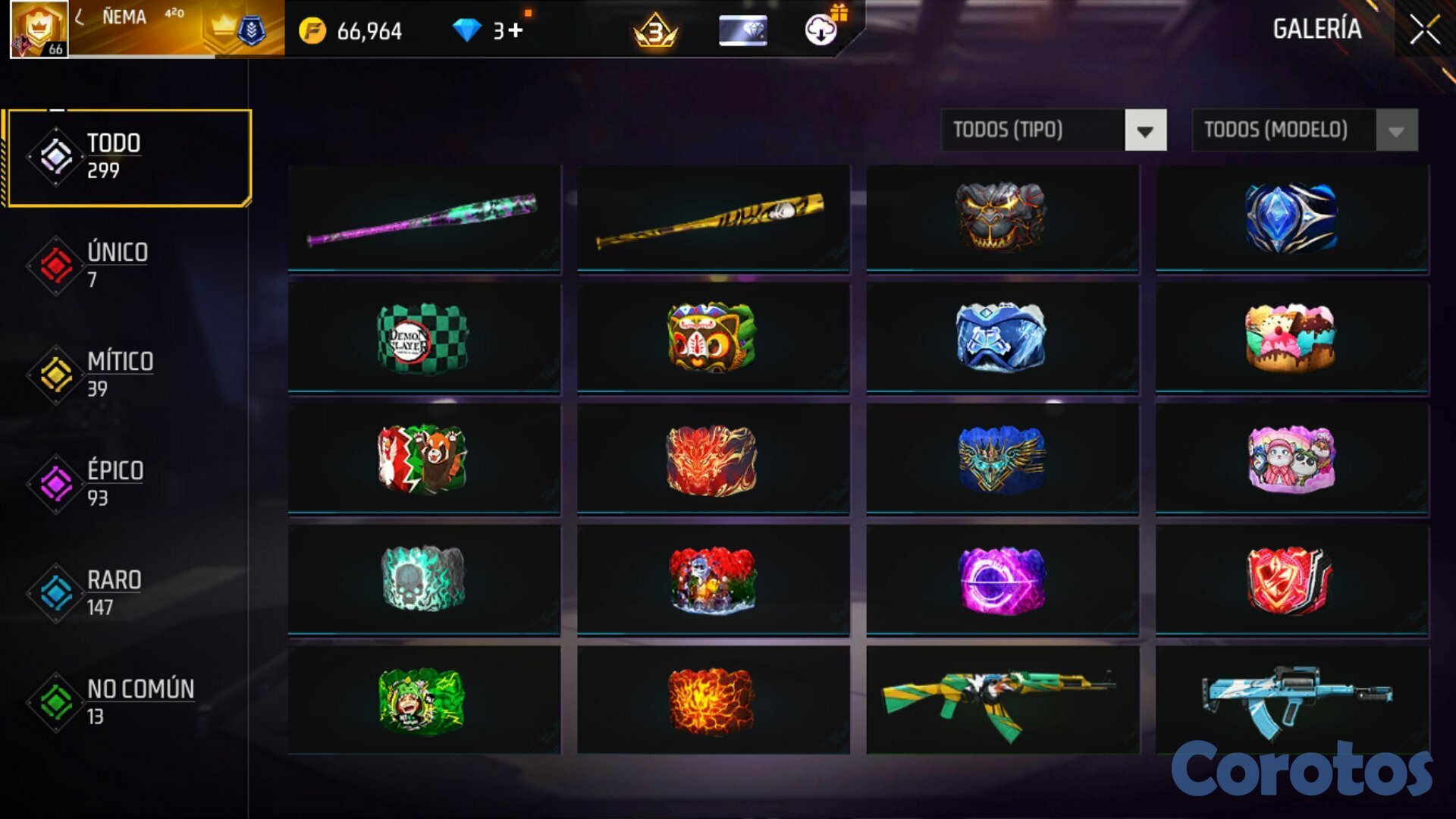Select the Todo rarity tab
The height and width of the screenshot is (819, 1456).
[129, 157]
